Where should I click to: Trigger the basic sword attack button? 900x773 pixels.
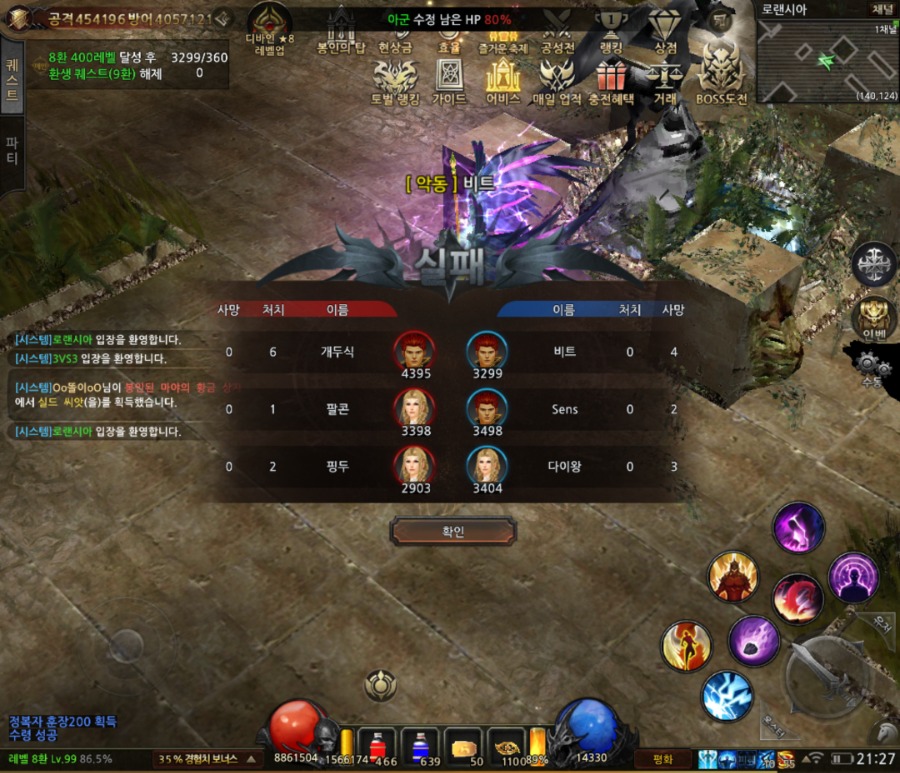coord(830,675)
